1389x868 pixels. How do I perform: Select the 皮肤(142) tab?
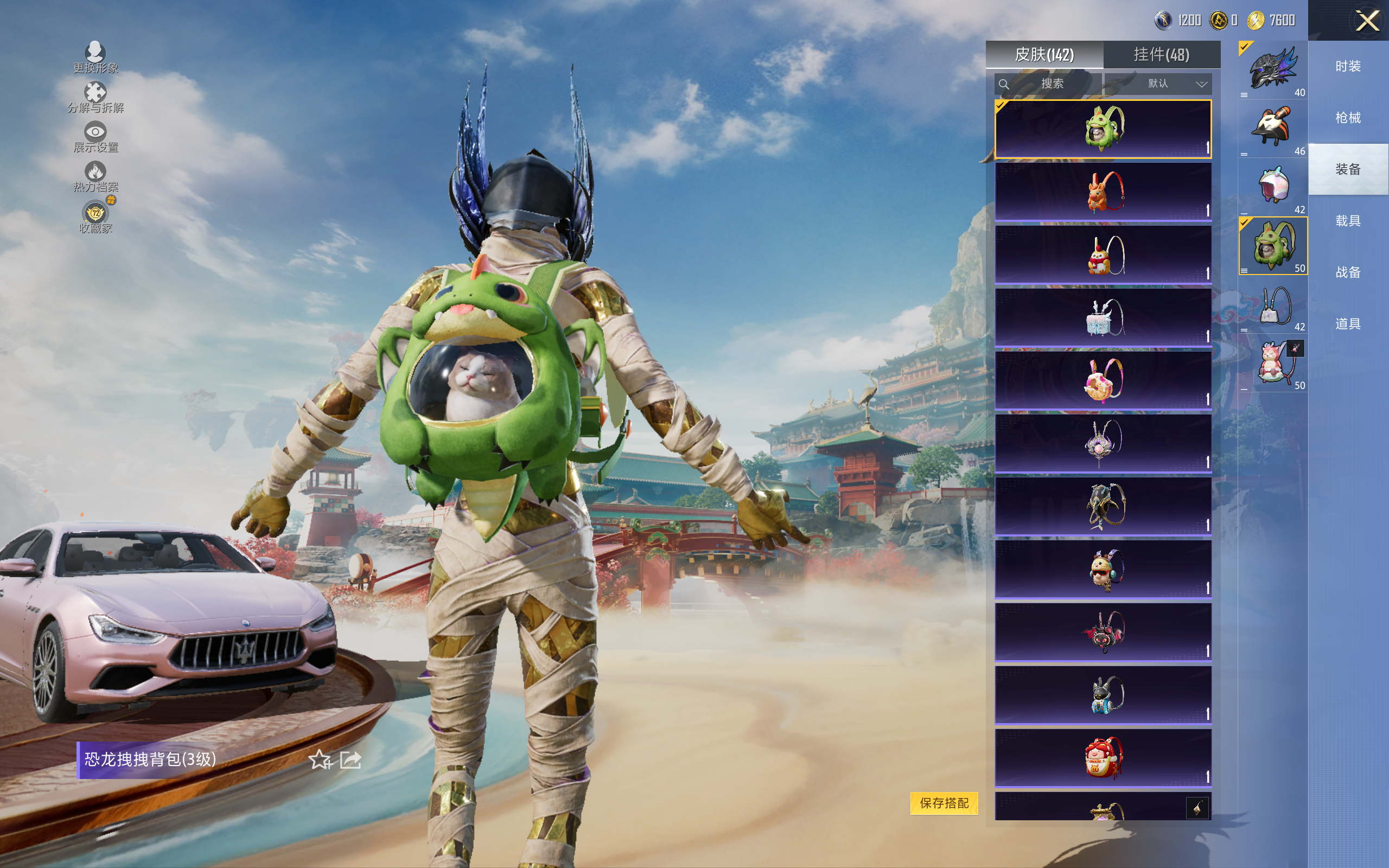tap(1044, 55)
